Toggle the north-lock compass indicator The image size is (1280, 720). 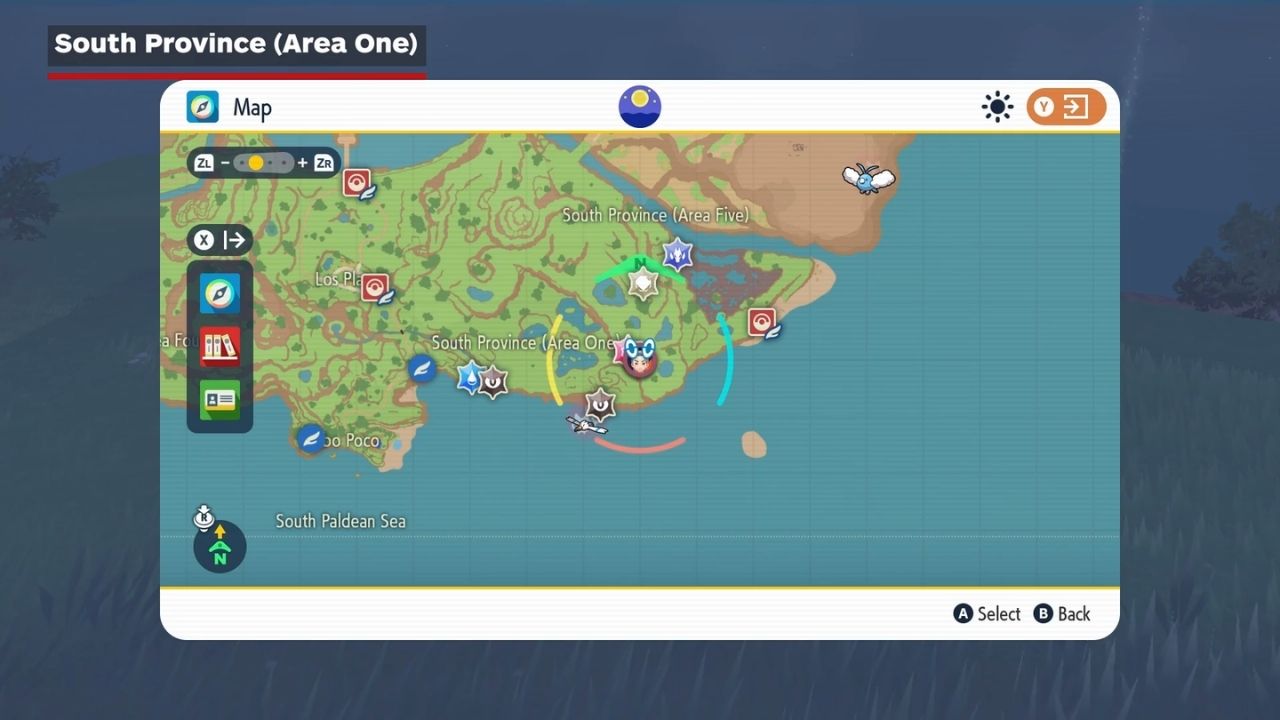(219, 546)
